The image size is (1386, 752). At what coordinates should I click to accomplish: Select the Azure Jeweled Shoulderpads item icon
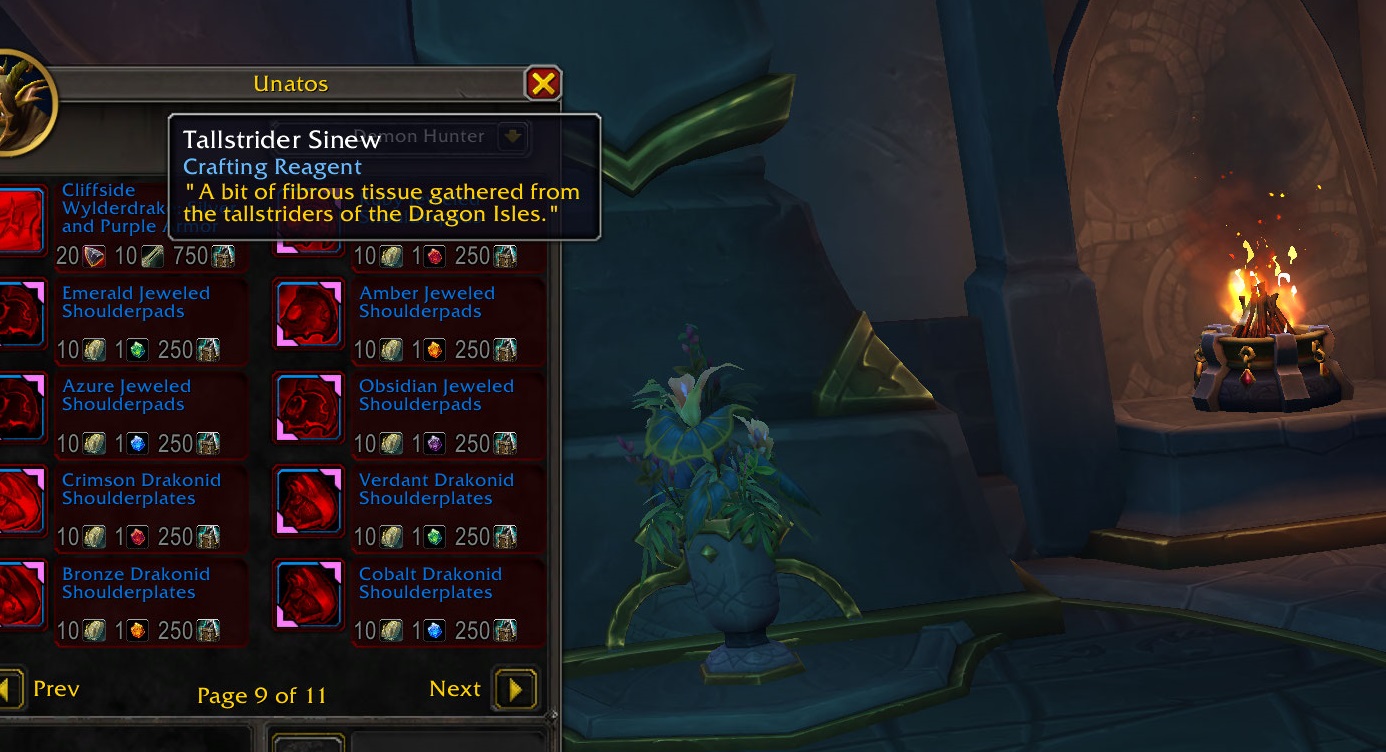18,406
